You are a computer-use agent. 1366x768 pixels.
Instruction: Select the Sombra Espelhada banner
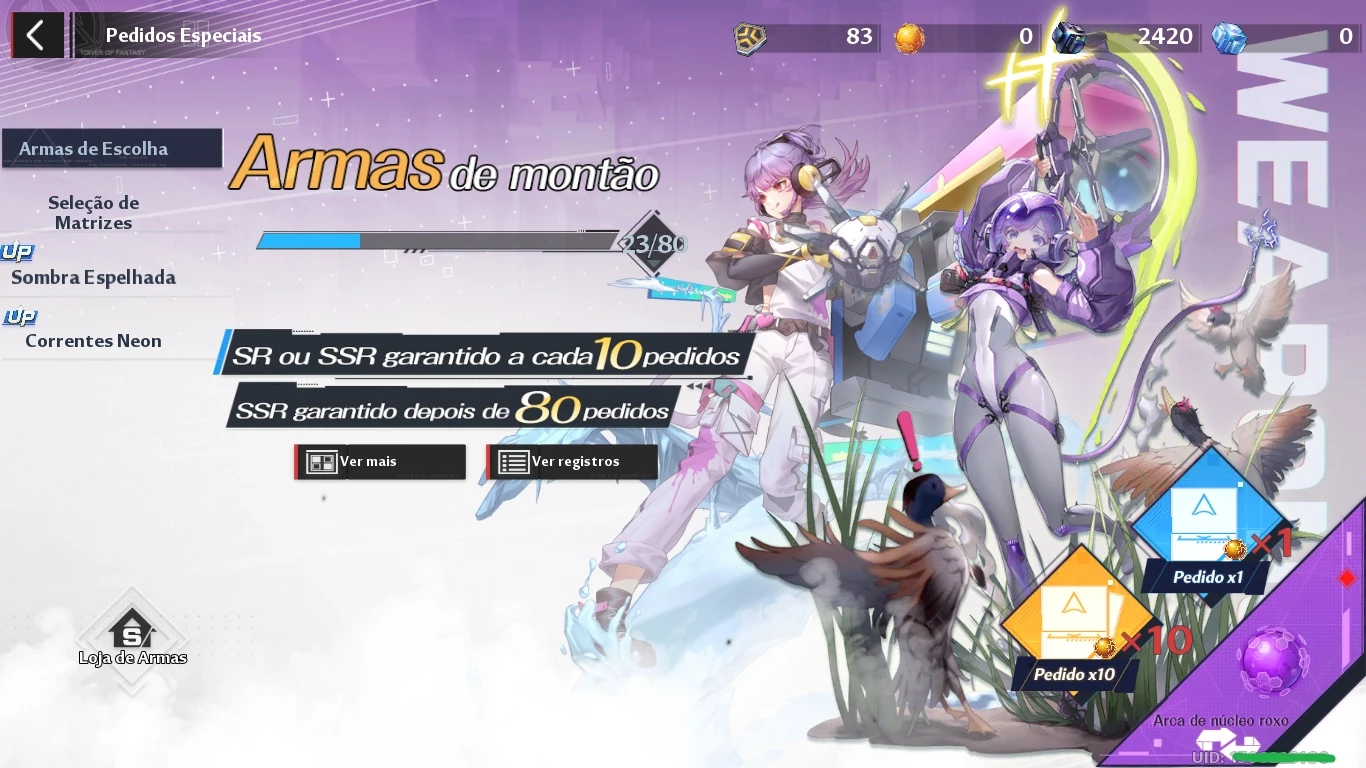[91, 277]
